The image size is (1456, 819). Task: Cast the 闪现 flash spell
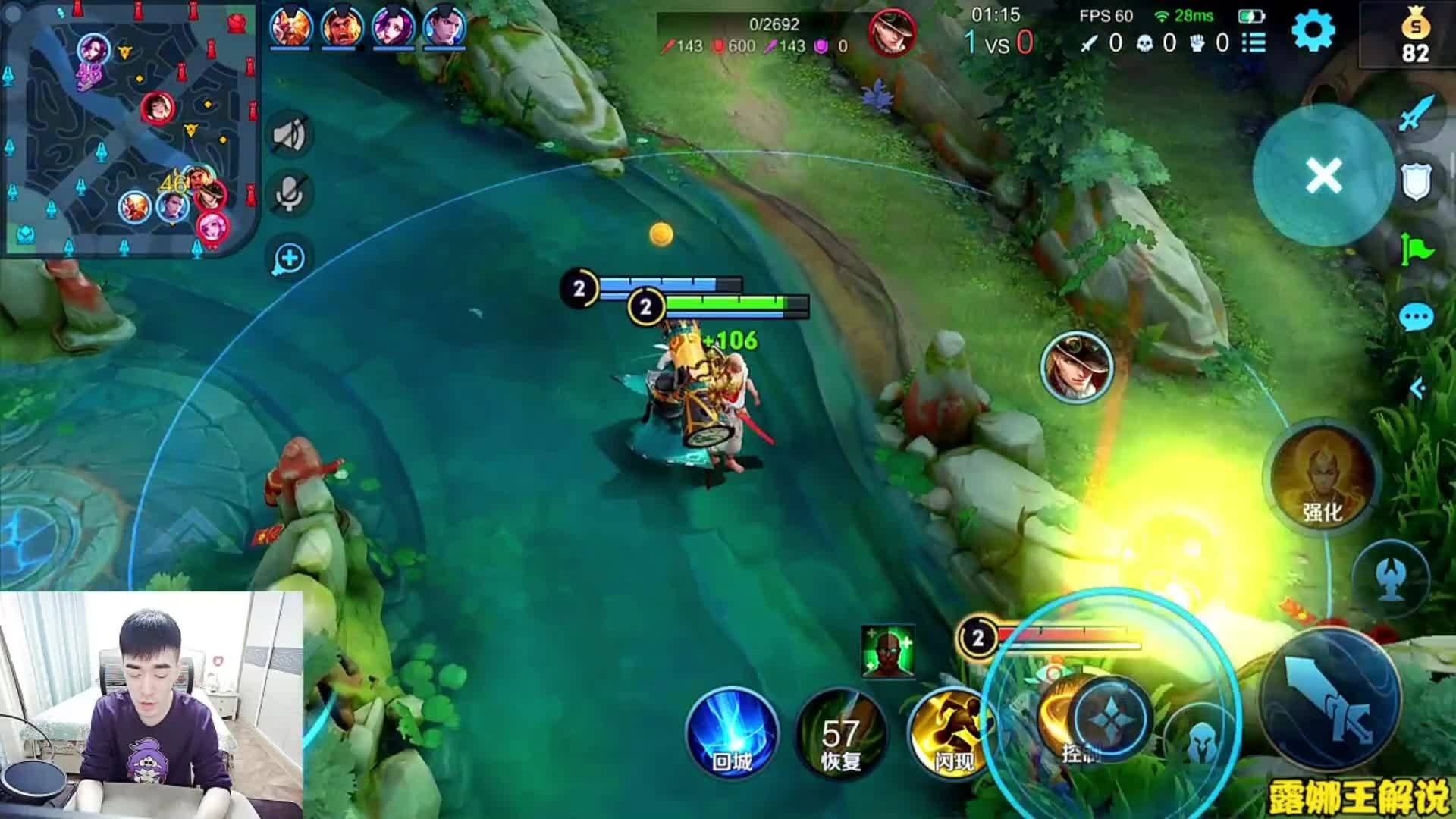pos(952,733)
